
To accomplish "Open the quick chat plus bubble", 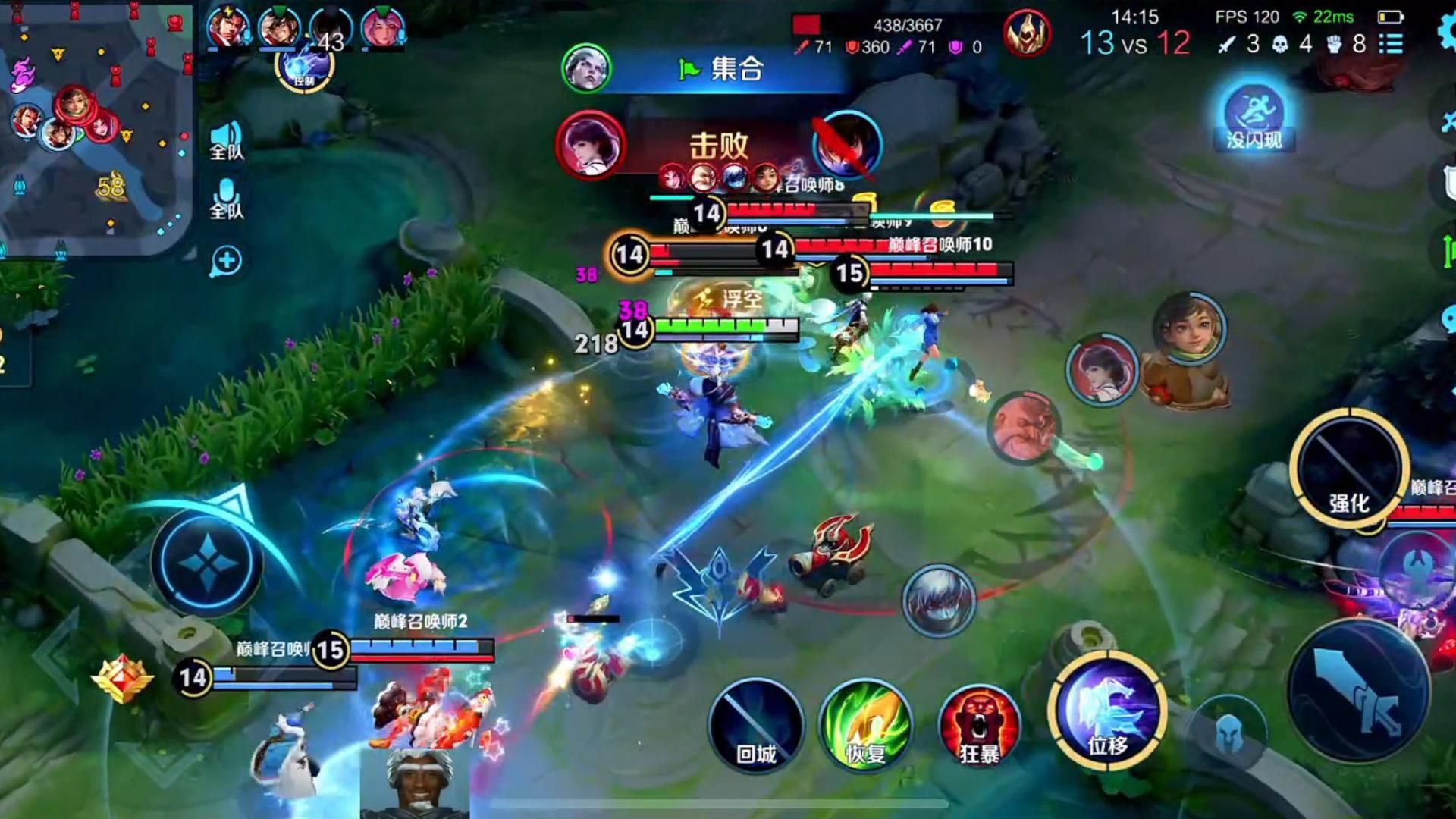I will pos(226,262).
